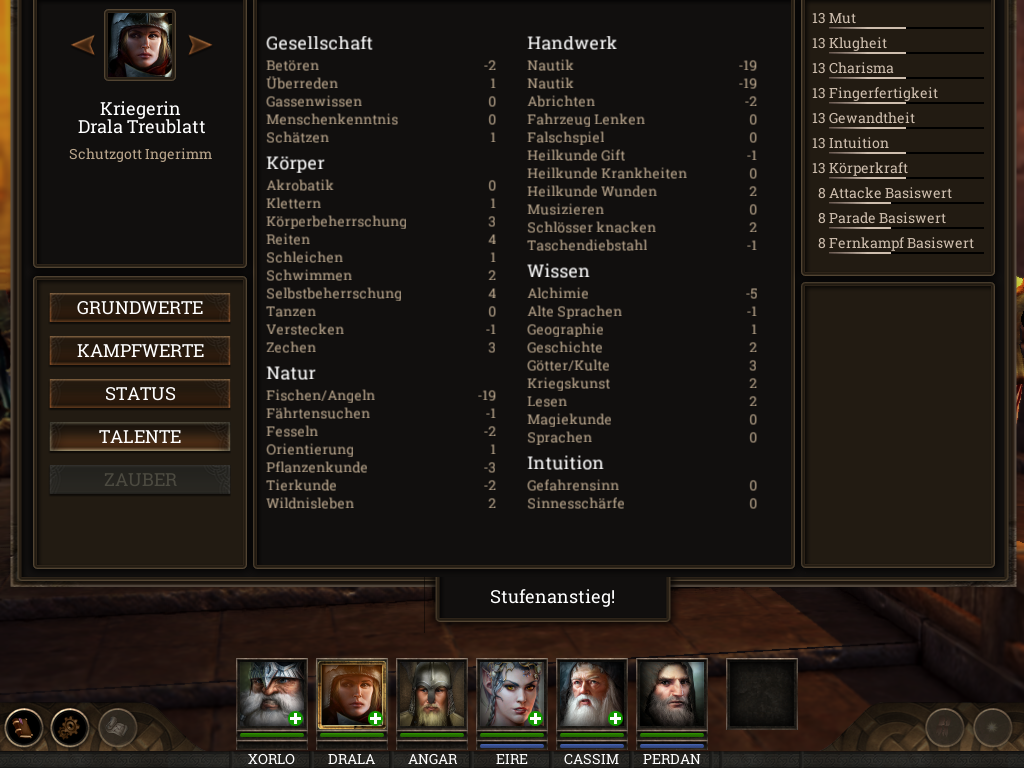Select the Reiten talent row
The height and width of the screenshot is (768, 1024).
[381, 240]
